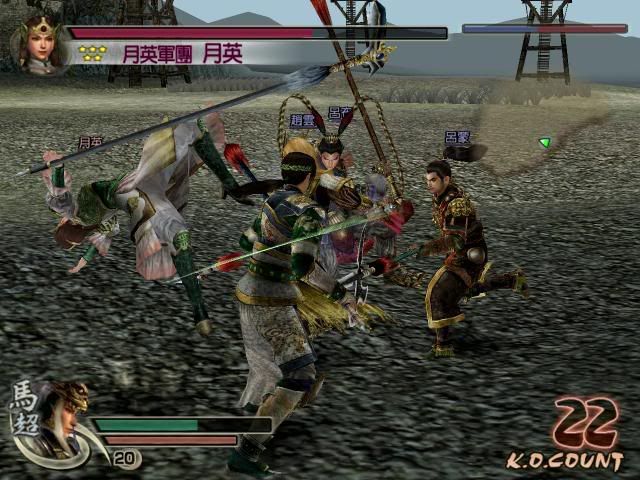Select the Ma Chao player portrait

tap(61, 416)
